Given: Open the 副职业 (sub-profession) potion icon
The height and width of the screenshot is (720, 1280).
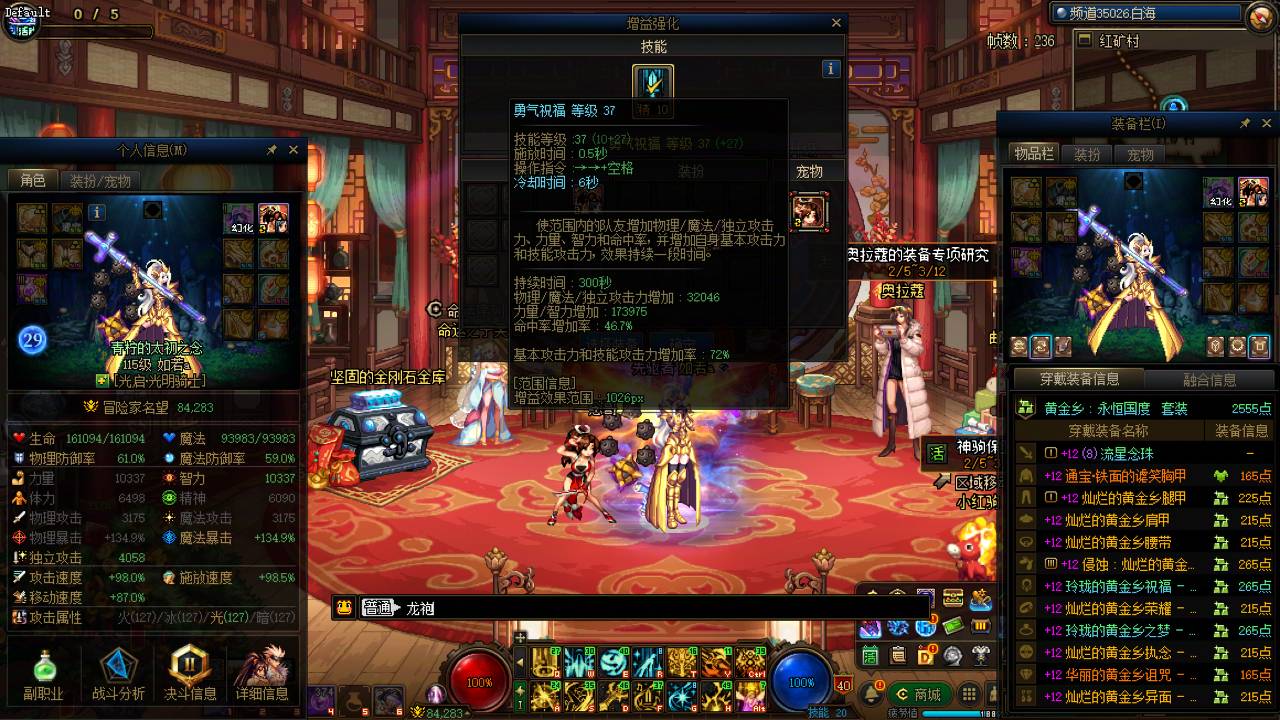Looking at the screenshot, I should (44, 670).
